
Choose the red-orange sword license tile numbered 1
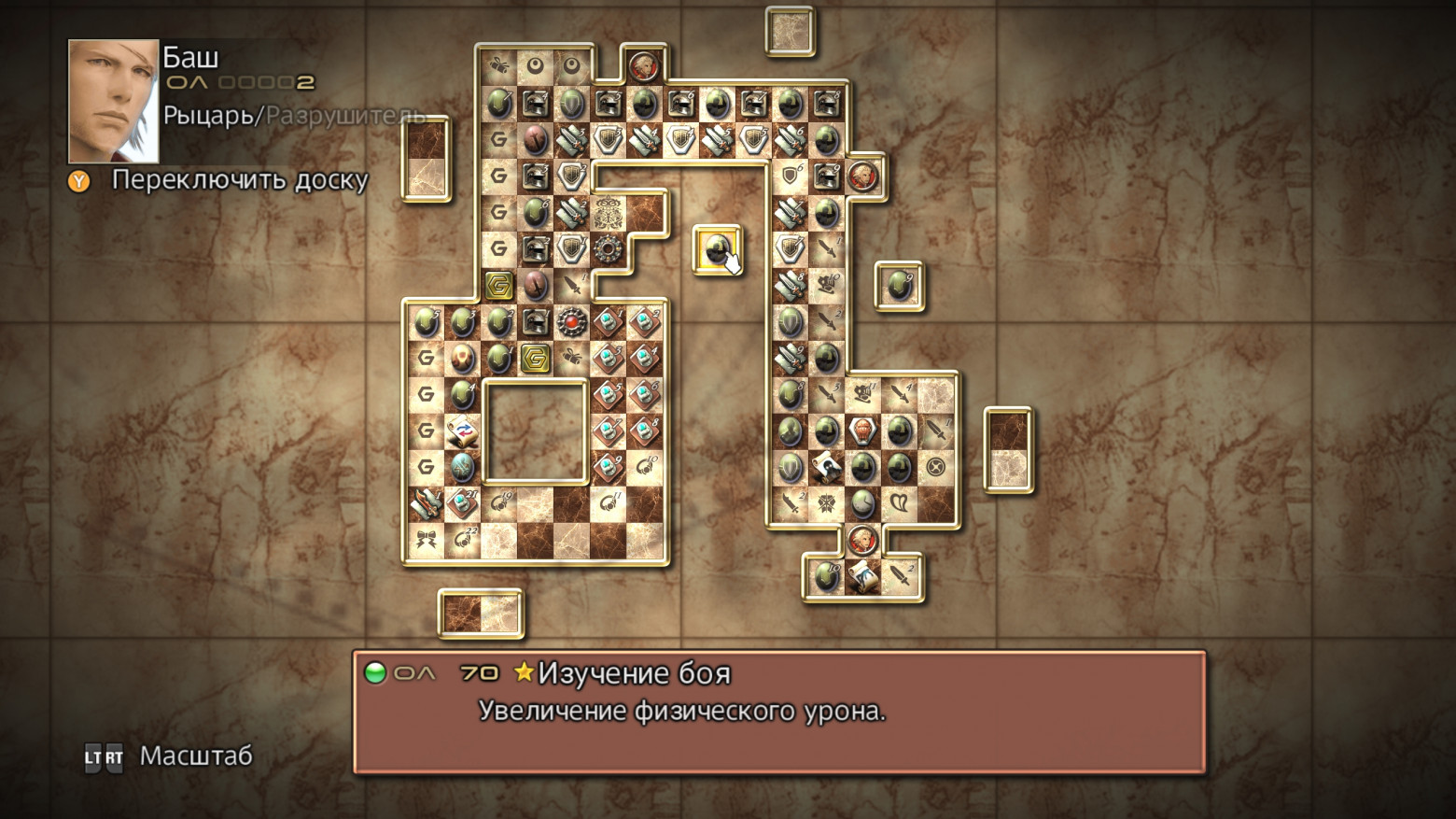pos(427,503)
